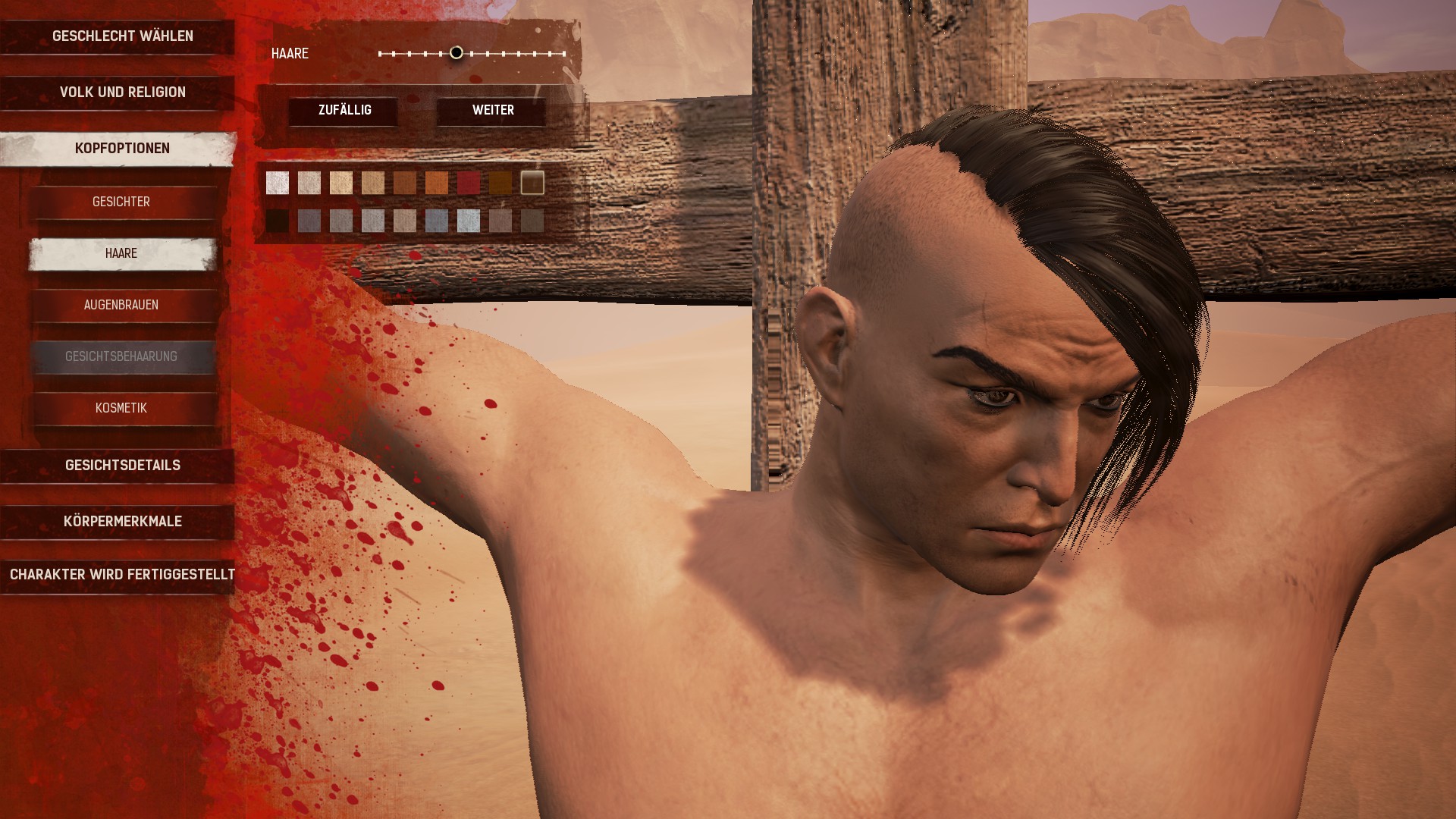Viewport: 1456px width, 819px height.
Task: Select the bright orange hair color swatch
Action: pos(437,183)
